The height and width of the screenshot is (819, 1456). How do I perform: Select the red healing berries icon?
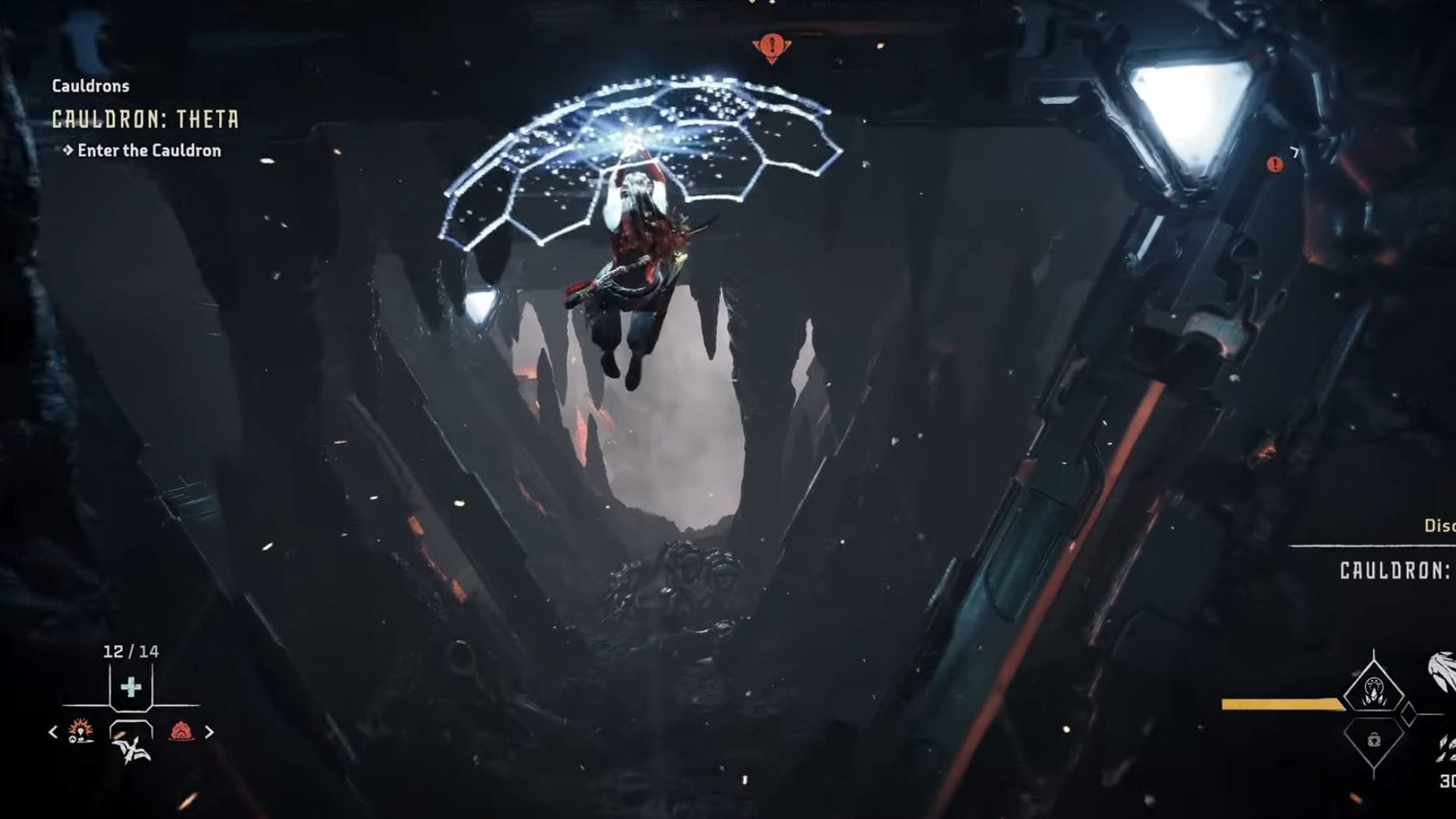181,731
